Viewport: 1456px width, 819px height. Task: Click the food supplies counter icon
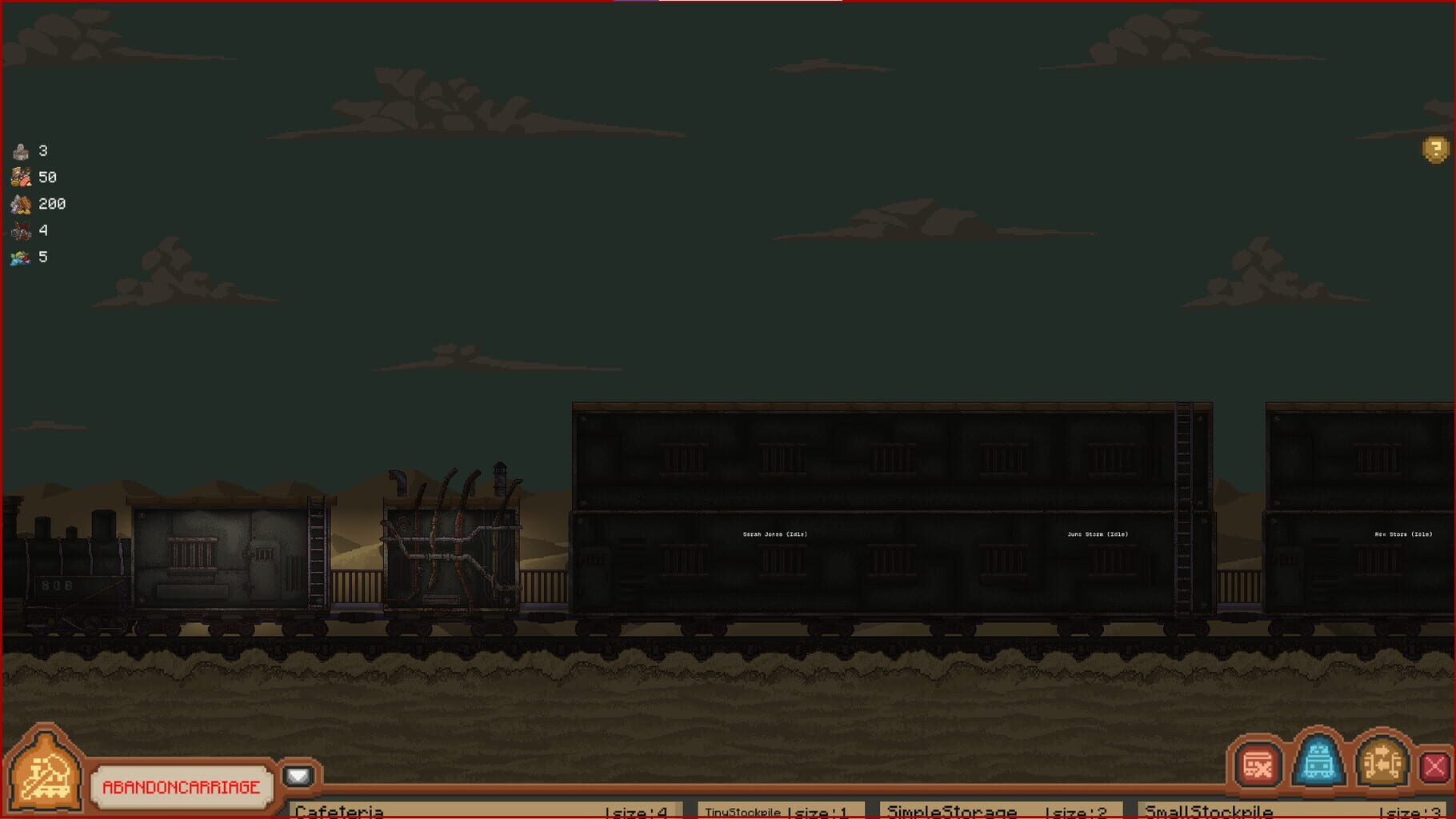point(20,177)
